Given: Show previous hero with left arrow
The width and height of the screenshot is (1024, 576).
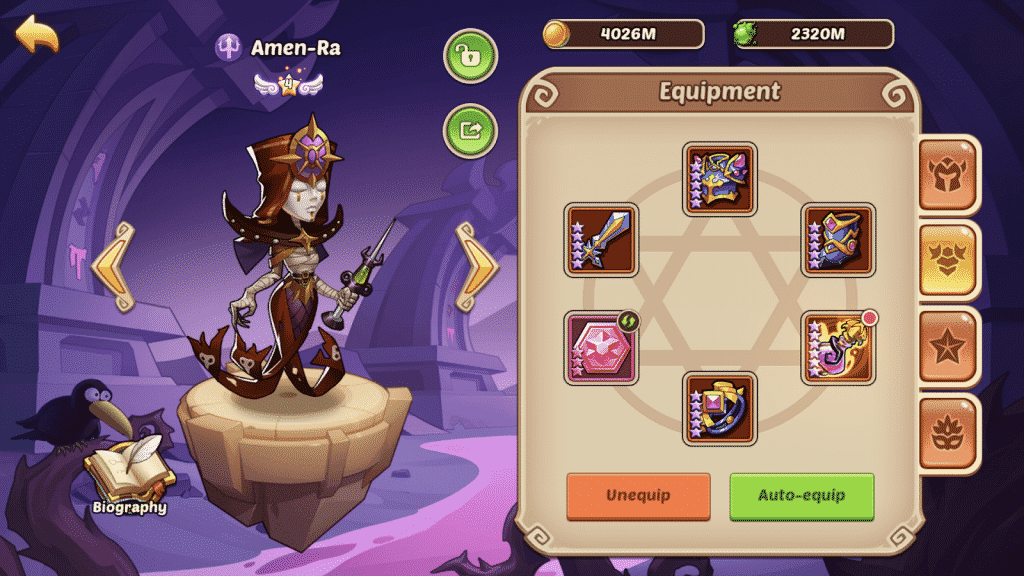Looking at the screenshot, I should (x=113, y=265).
